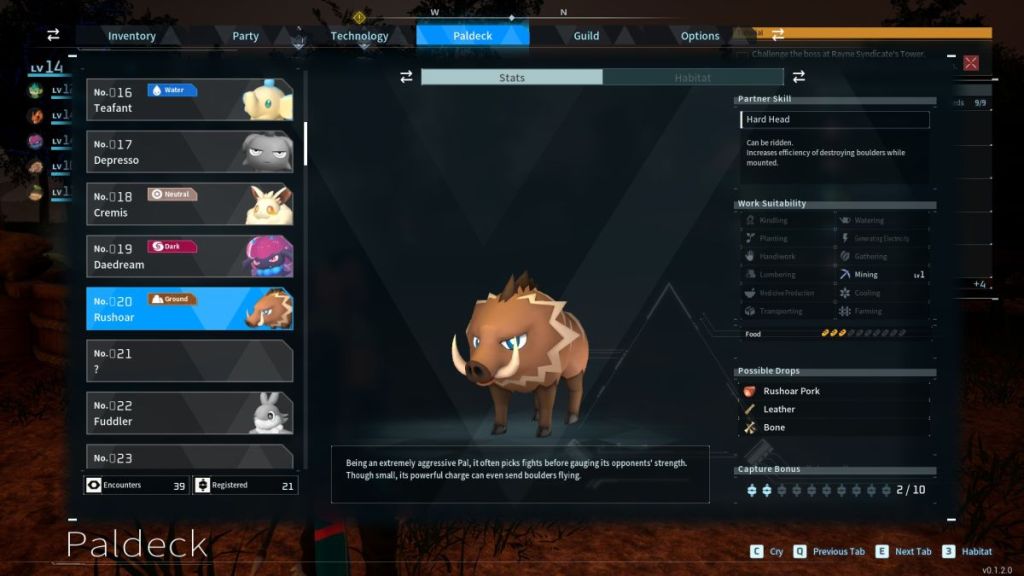This screenshot has height=576, width=1024.
Task: Choose Teafant in the Paldeck list
Action: pyautogui.click(x=189, y=100)
